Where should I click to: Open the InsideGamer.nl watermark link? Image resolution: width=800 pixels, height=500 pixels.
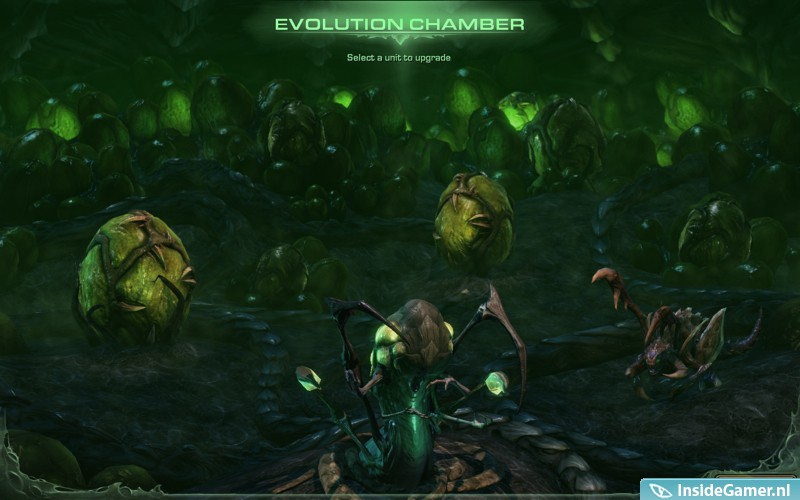pyautogui.click(x=720, y=489)
